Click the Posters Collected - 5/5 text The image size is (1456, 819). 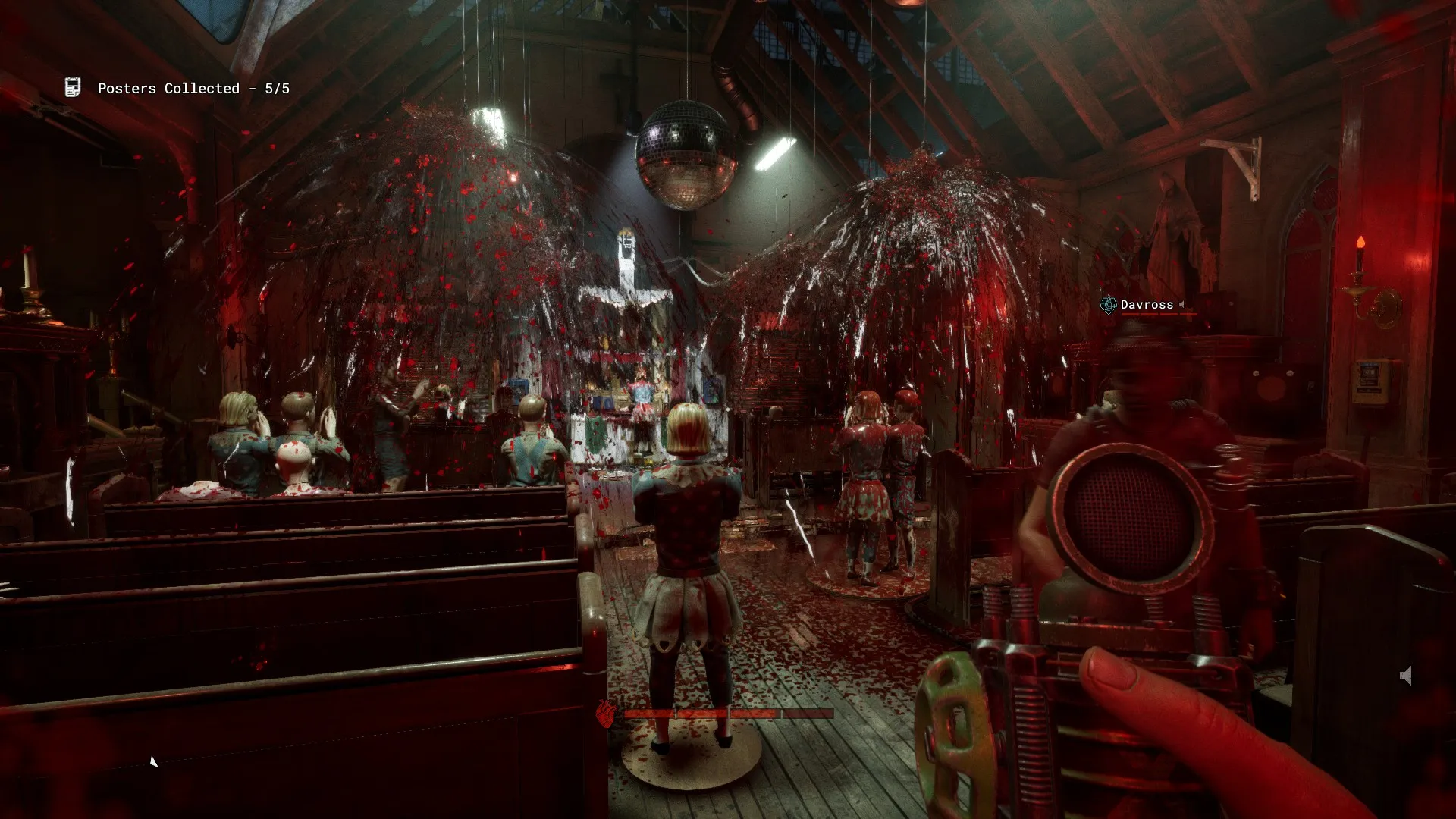pos(193,88)
